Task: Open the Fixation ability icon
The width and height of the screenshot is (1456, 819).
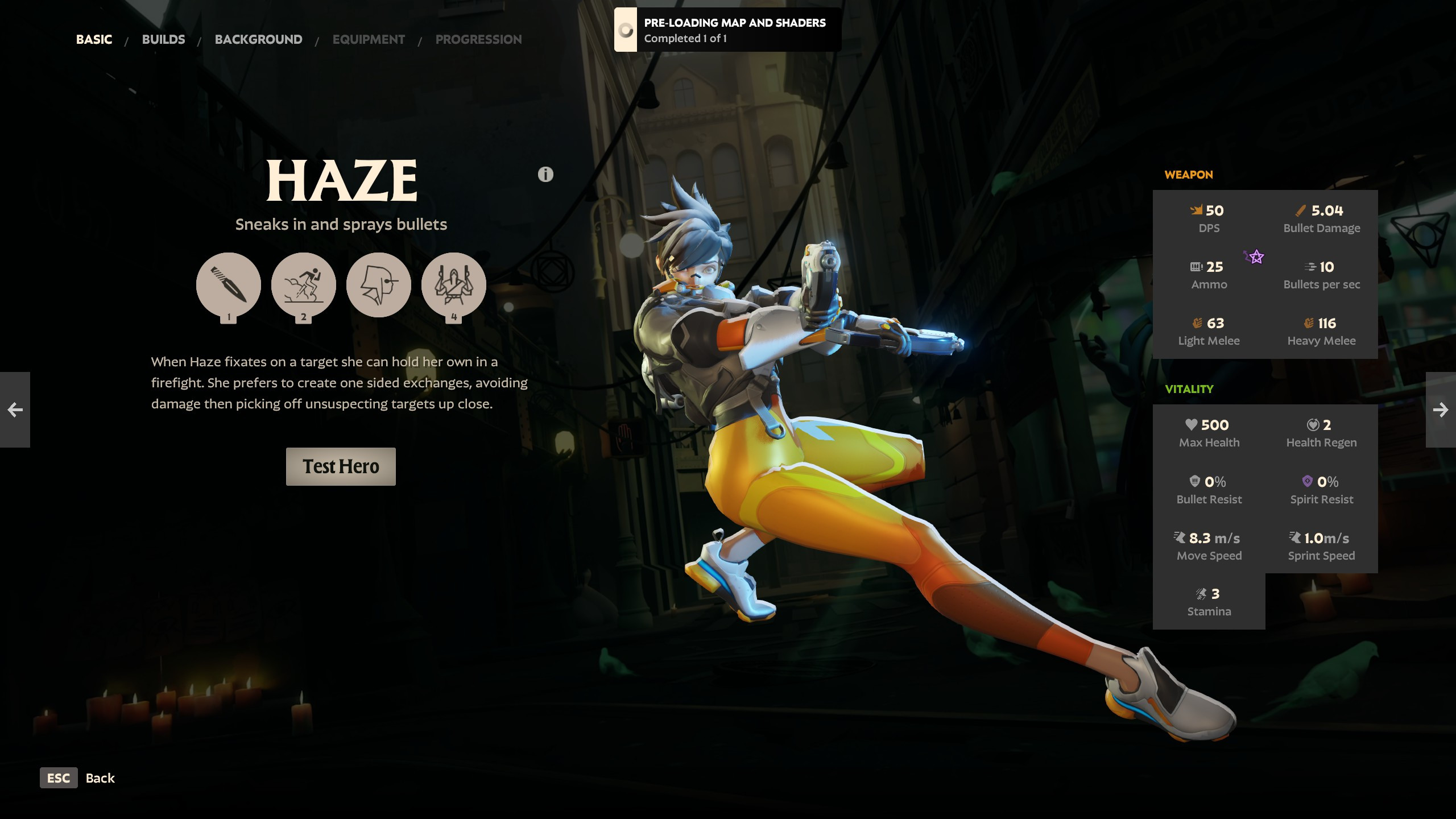Action: tap(379, 286)
